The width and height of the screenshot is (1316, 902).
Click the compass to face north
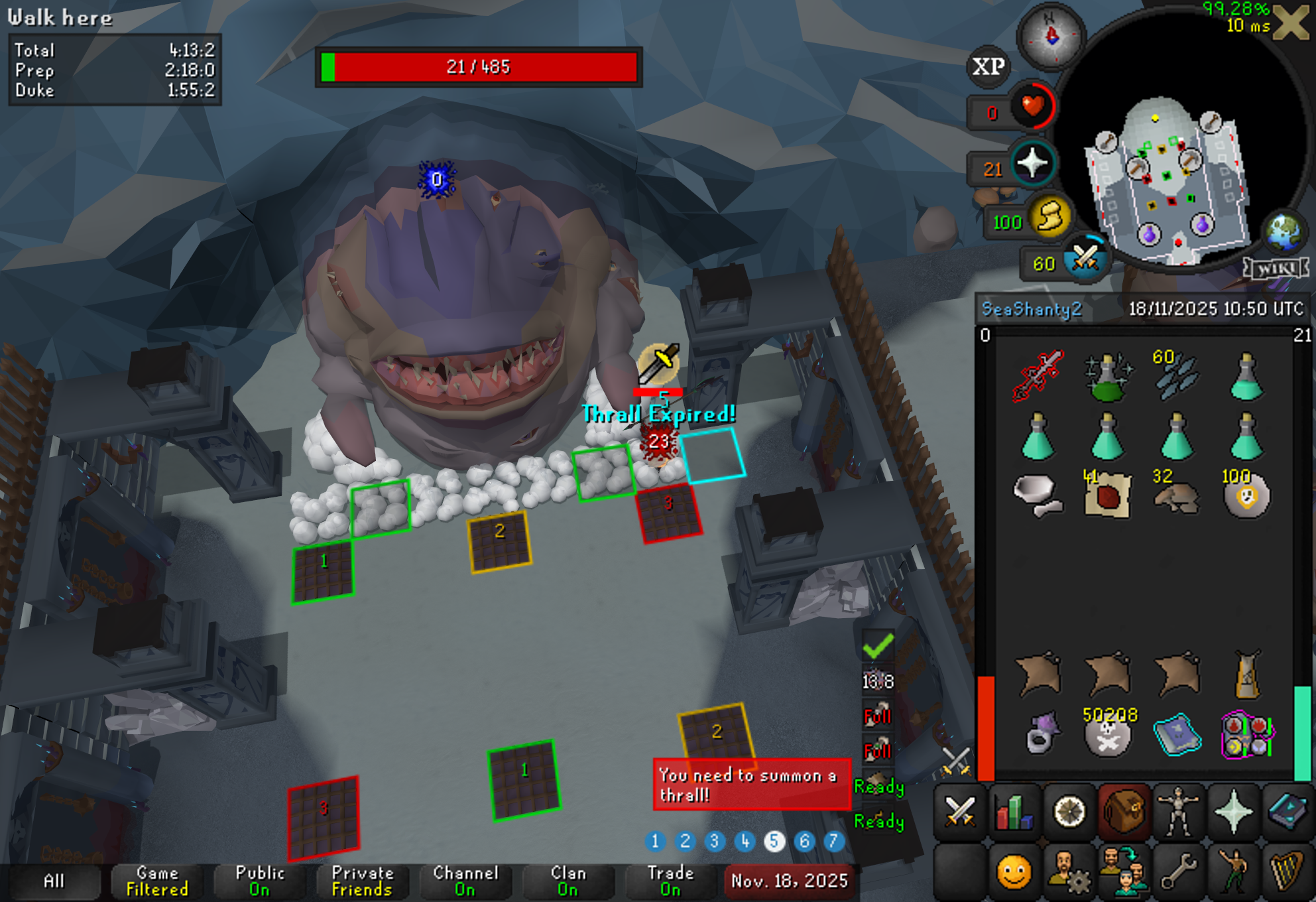coord(1051,36)
